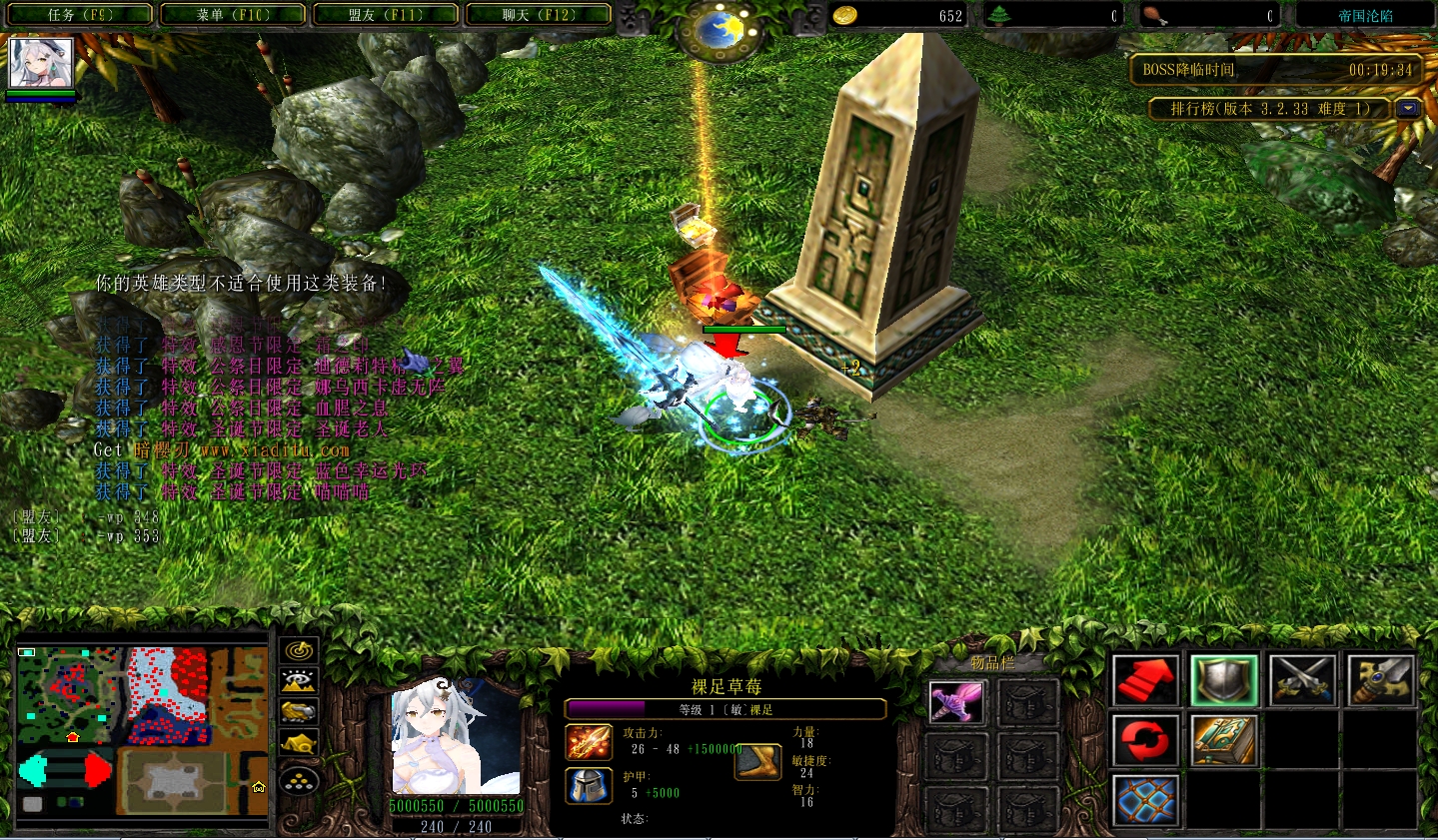The image size is (1438, 840).
Task: Open the green spellbook ability
Action: [x=1223, y=741]
